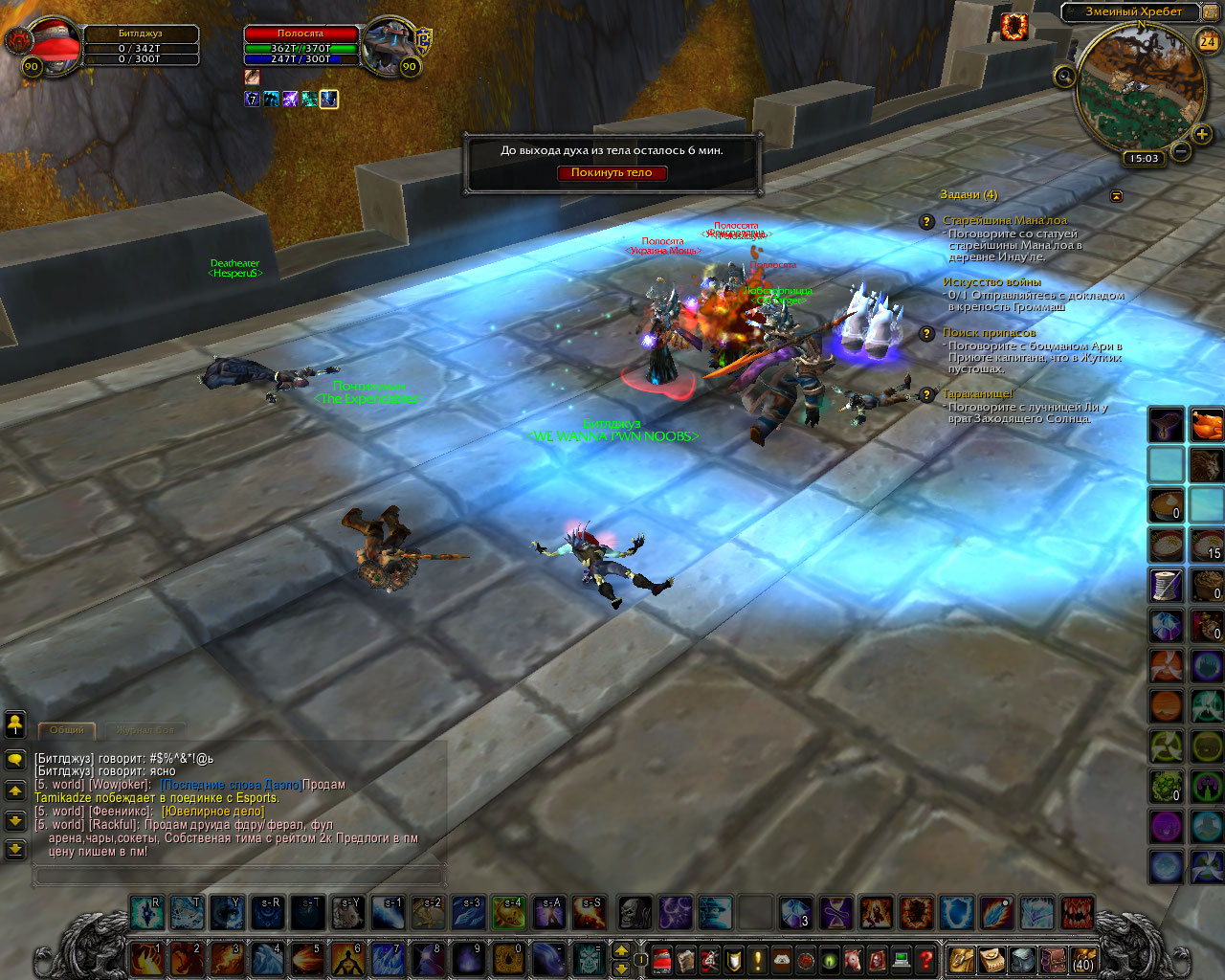Open the calendar showing day 24
The height and width of the screenshot is (980, 1225).
coord(1208,41)
